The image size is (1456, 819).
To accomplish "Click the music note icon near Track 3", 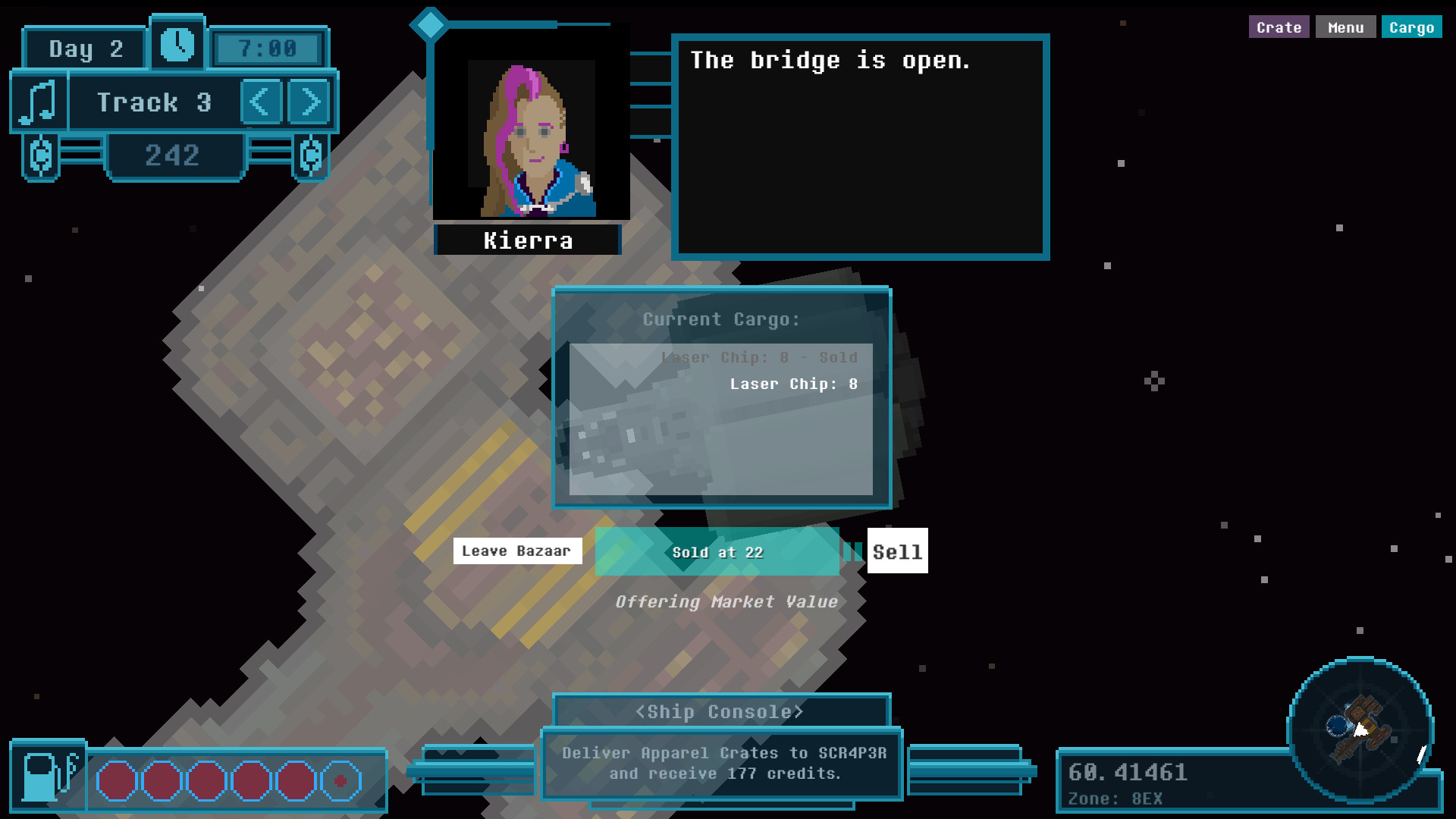I will 36,102.
